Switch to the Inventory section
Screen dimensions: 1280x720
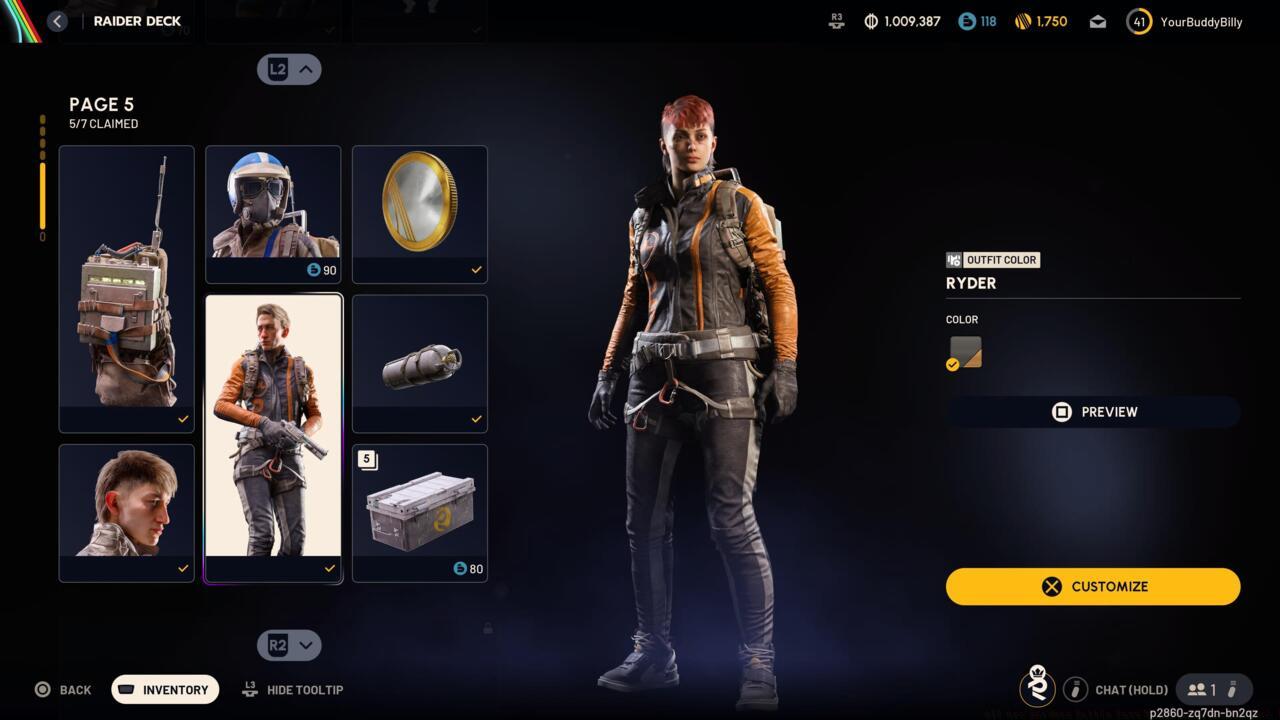164,689
